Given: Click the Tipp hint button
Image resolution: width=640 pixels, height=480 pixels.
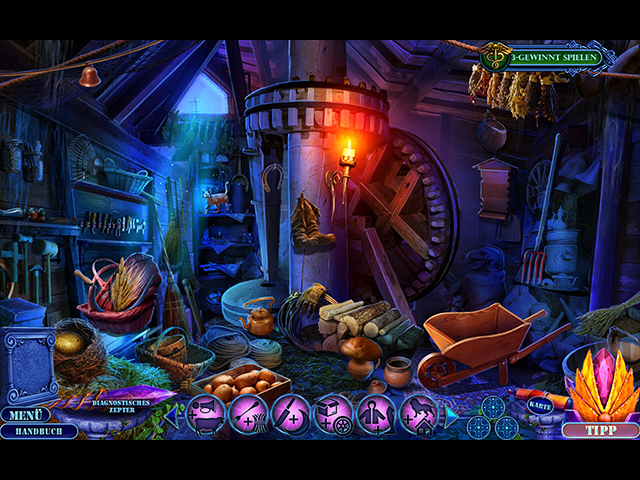Looking at the screenshot, I should [601, 430].
